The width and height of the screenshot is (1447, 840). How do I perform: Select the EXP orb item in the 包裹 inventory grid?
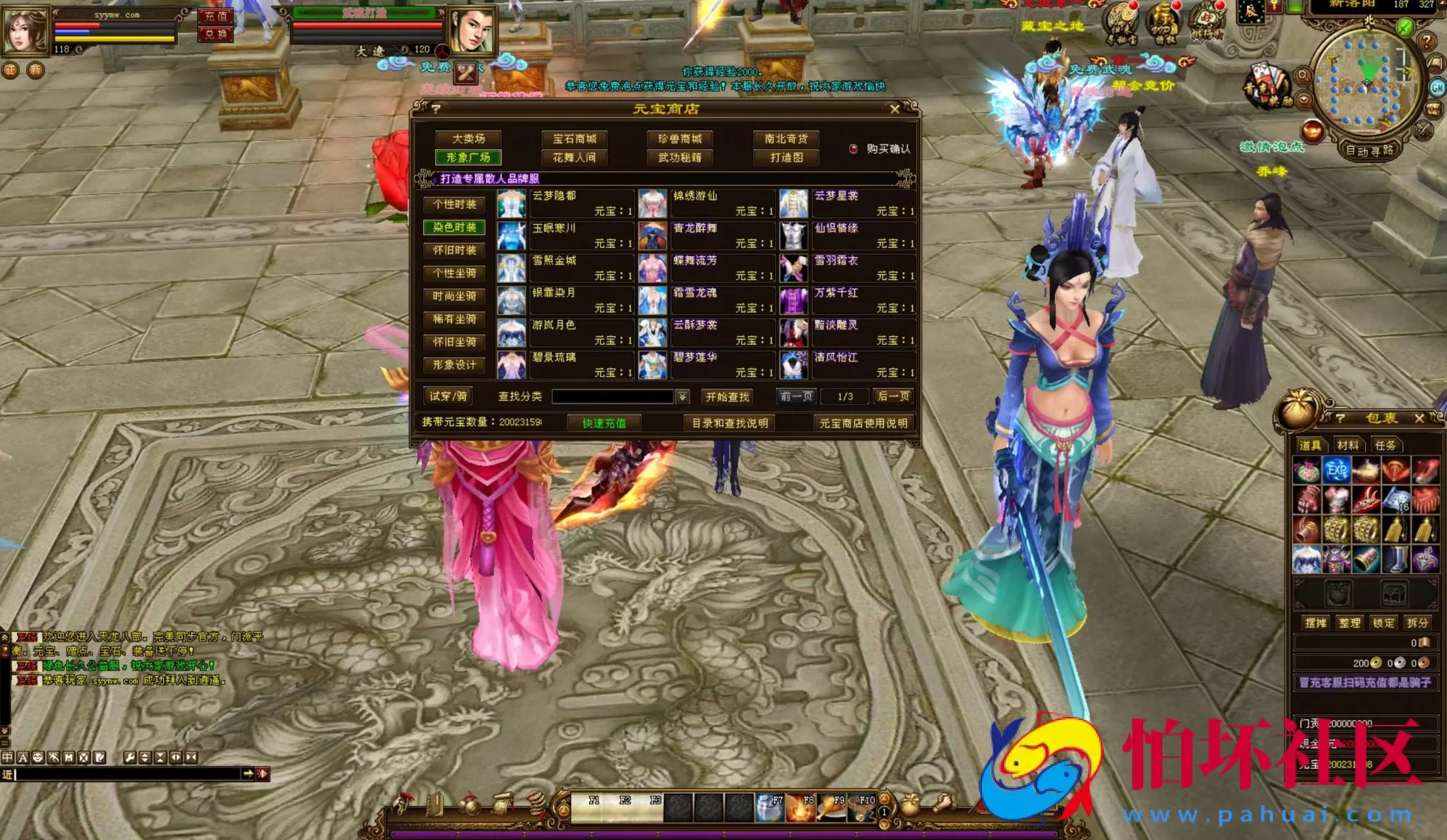click(x=1335, y=468)
